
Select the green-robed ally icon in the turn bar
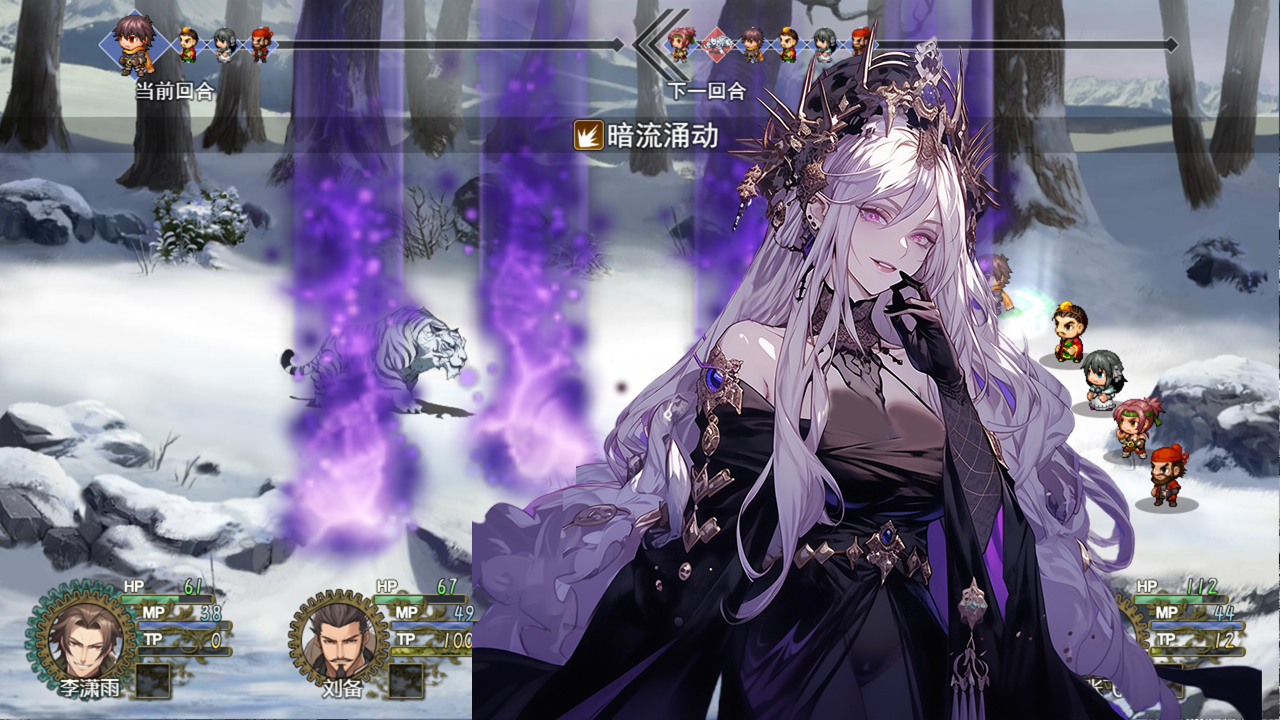(x=187, y=45)
